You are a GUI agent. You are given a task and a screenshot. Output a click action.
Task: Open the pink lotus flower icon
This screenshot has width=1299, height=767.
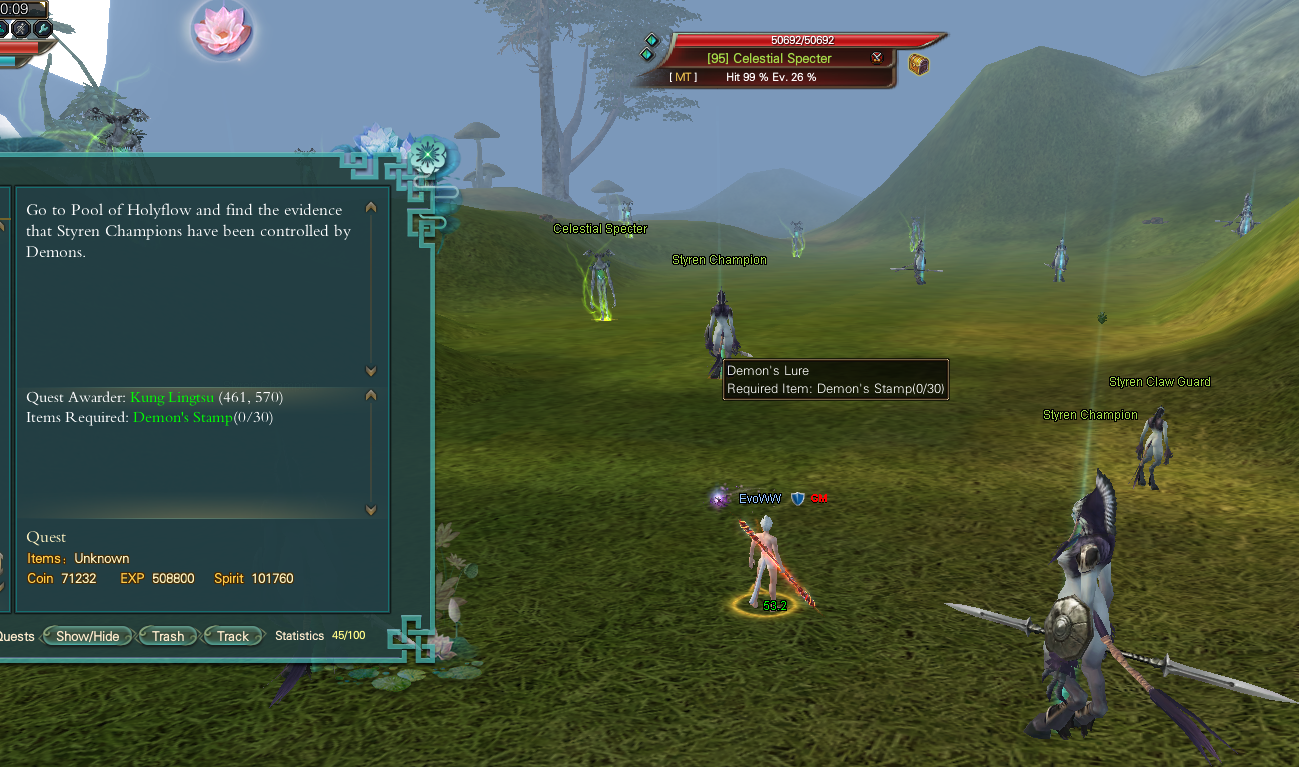(221, 30)
